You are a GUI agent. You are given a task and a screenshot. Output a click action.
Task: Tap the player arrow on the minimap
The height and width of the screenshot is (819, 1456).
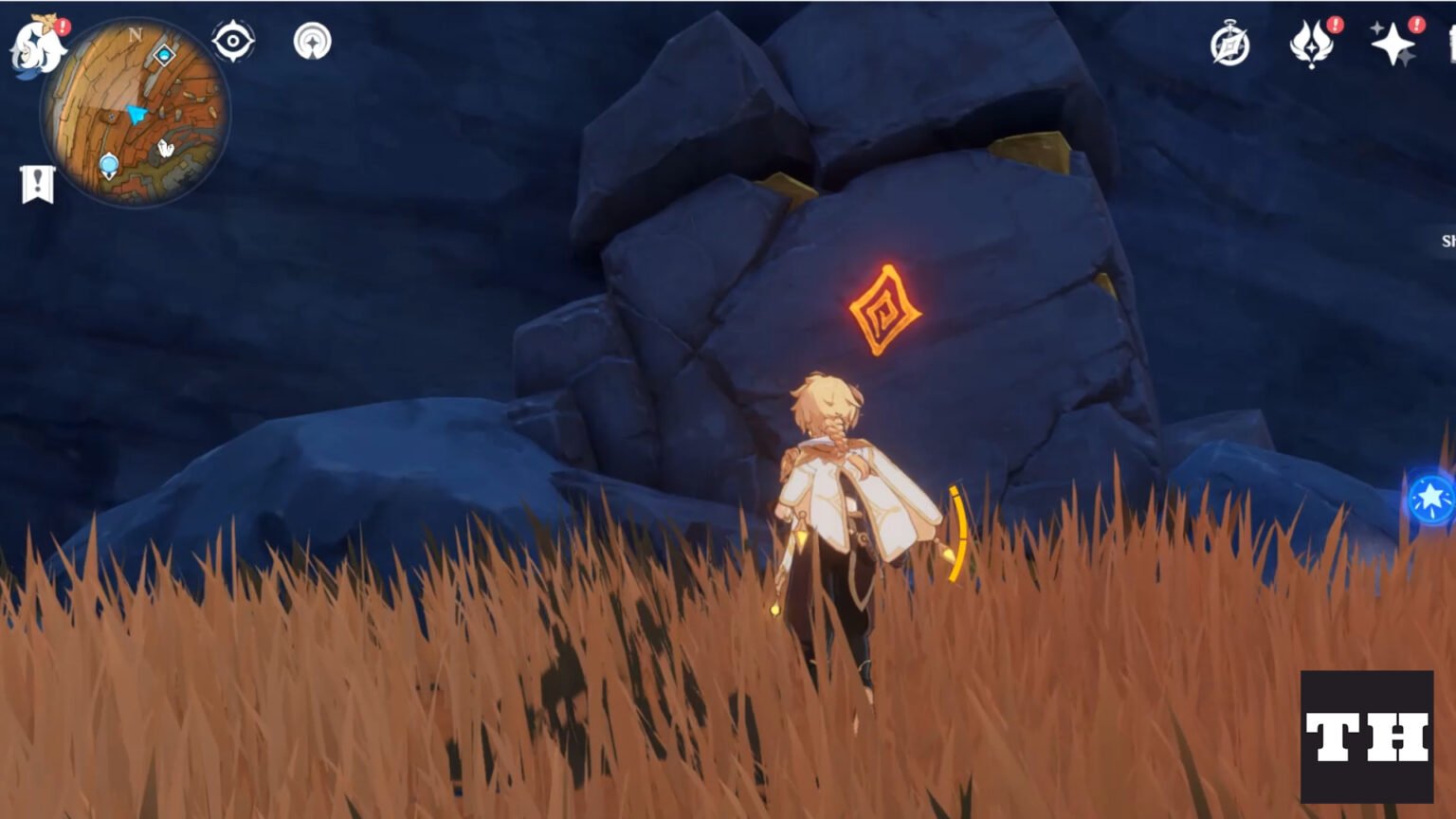click(136, 116)
